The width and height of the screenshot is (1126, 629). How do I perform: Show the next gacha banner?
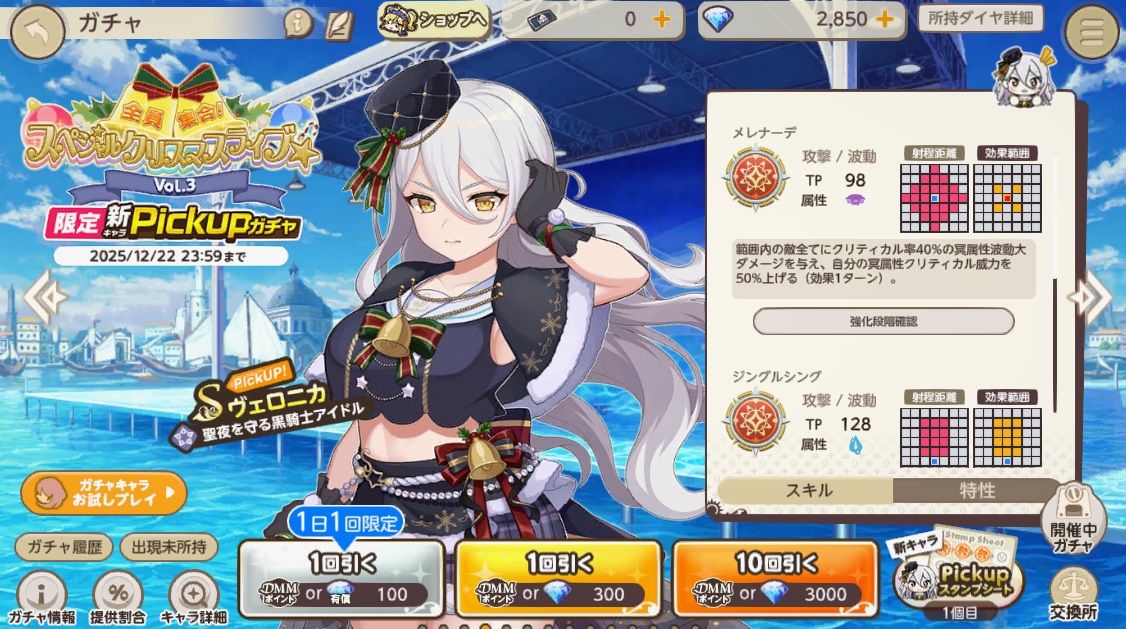[1091, 294]
